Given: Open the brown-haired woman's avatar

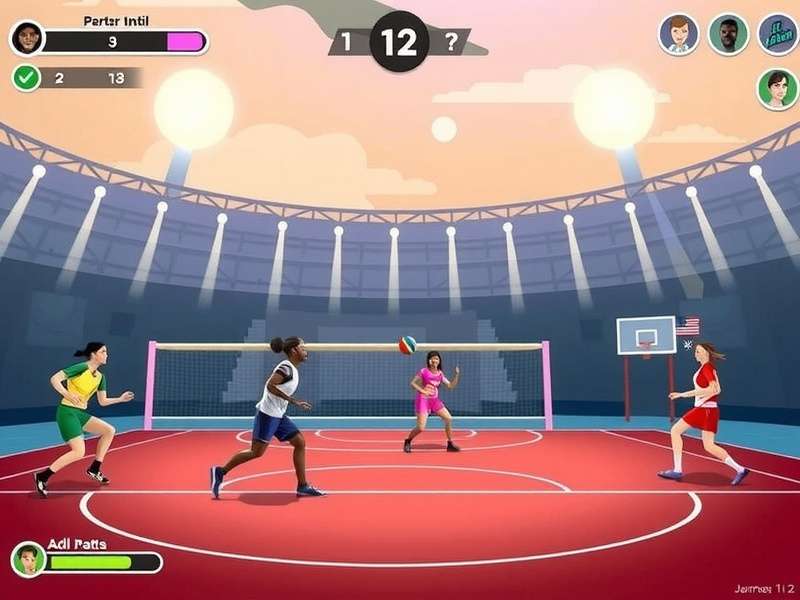Looking at the screenshot, I should pos(678,34).
